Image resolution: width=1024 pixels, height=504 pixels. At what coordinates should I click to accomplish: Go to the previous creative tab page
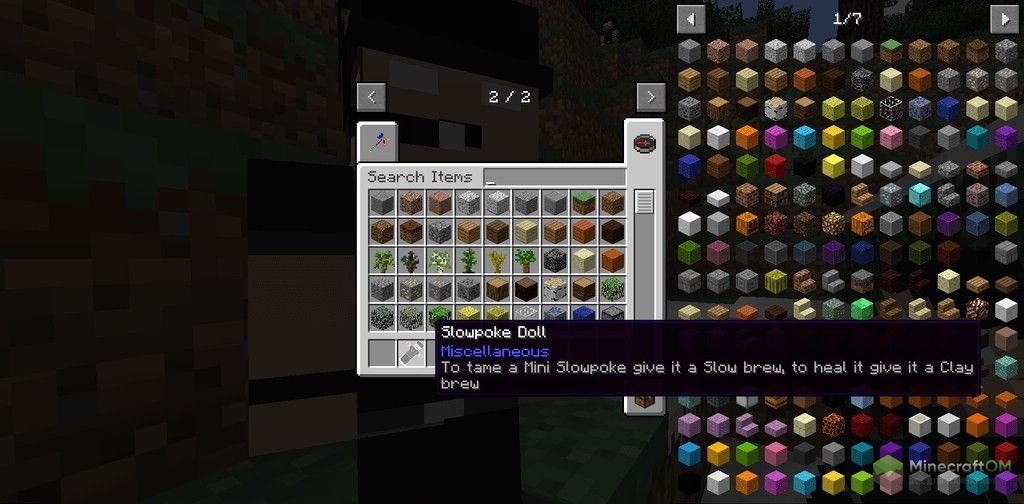click(371, 97)
